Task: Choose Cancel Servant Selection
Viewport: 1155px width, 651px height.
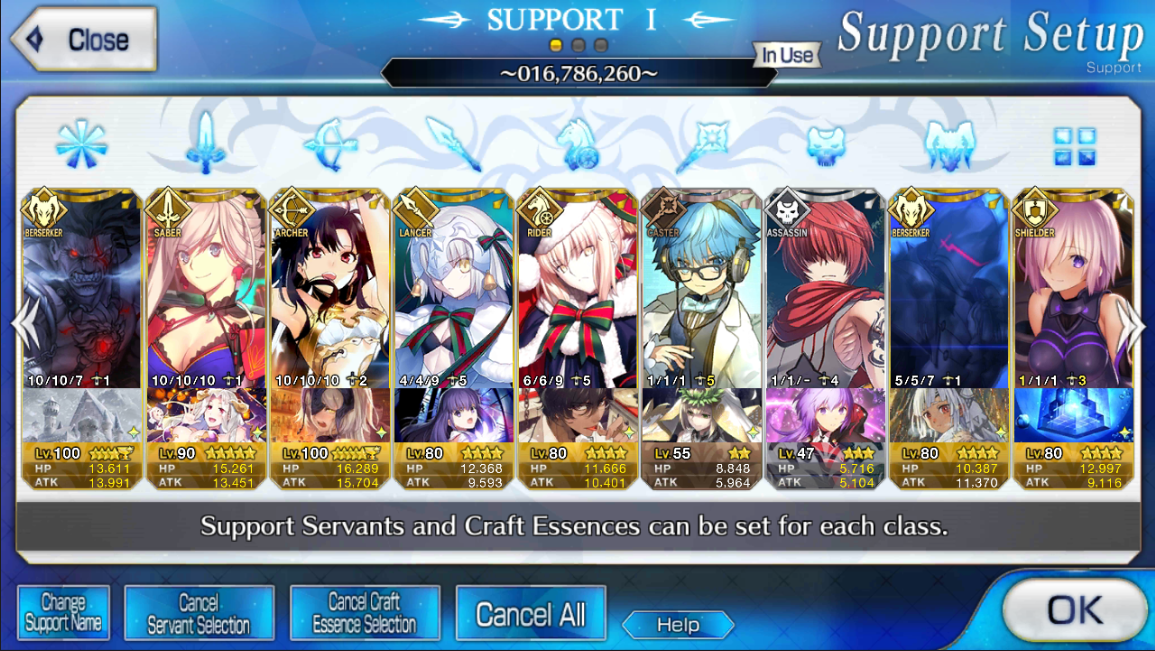Action: pyautogui.click(x=198, y=613)
